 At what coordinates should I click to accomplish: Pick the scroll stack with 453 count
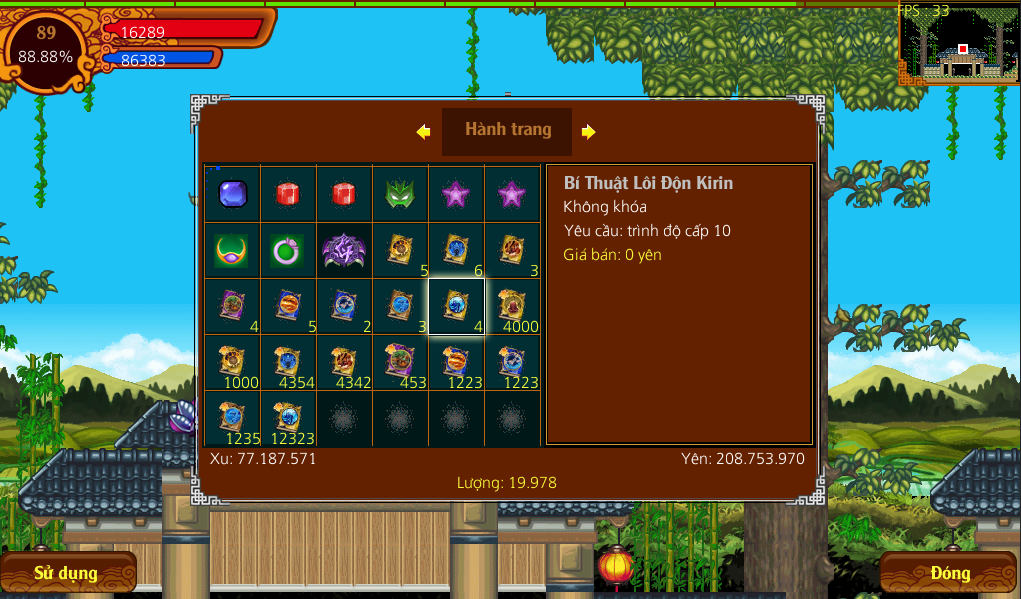400,362
